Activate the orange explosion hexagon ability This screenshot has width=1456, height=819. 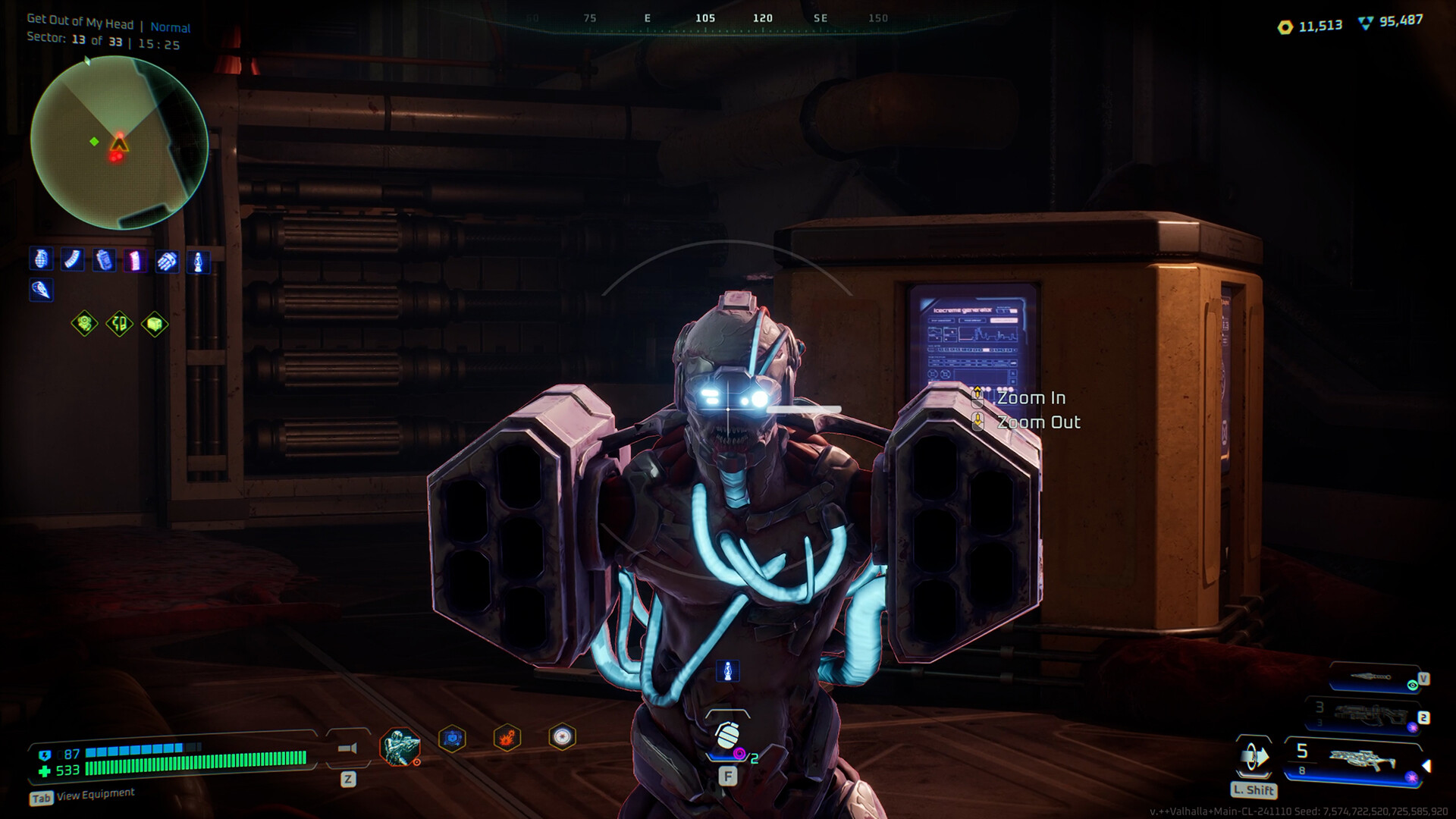tap(507, 737)
